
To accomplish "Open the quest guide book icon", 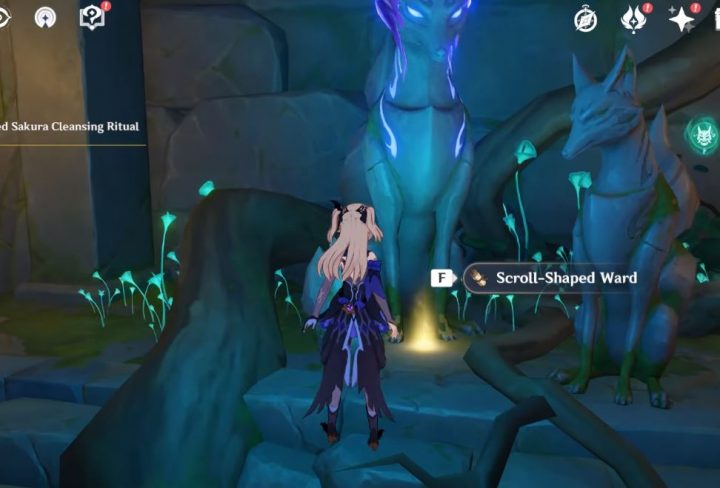I will [92, 17].
